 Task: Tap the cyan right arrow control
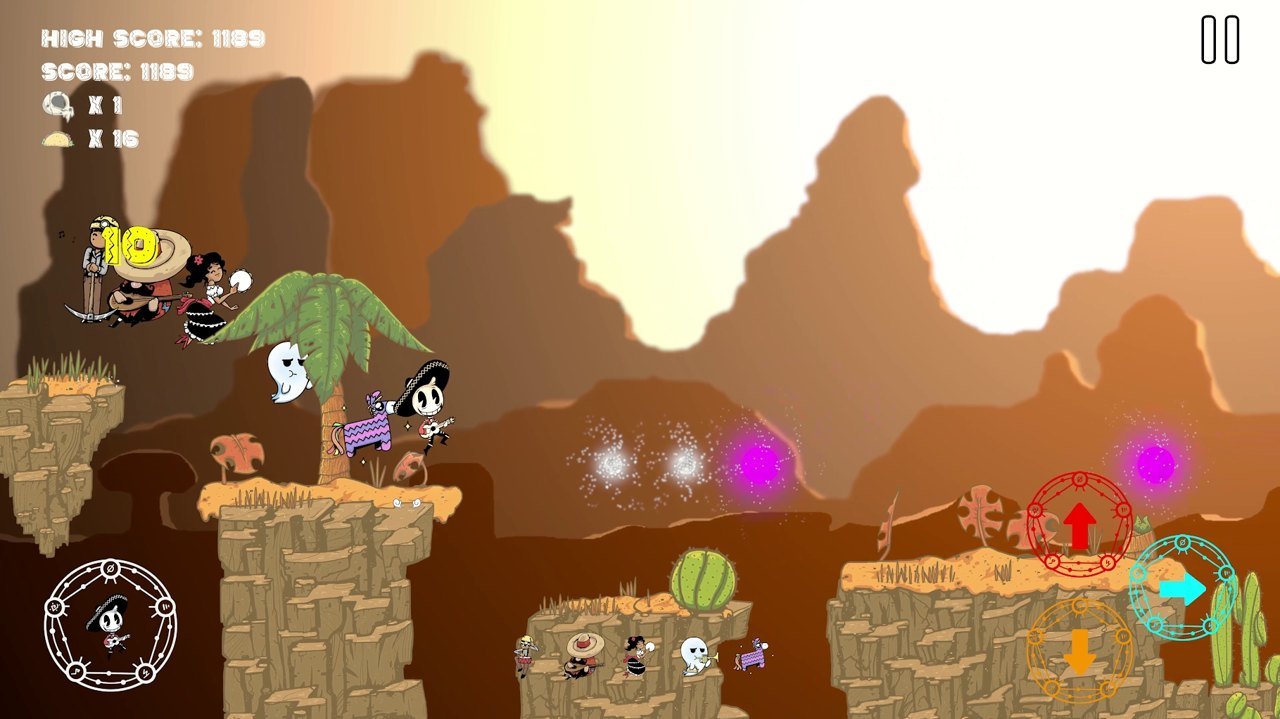pyautogui.click(x=1182, y=588)
